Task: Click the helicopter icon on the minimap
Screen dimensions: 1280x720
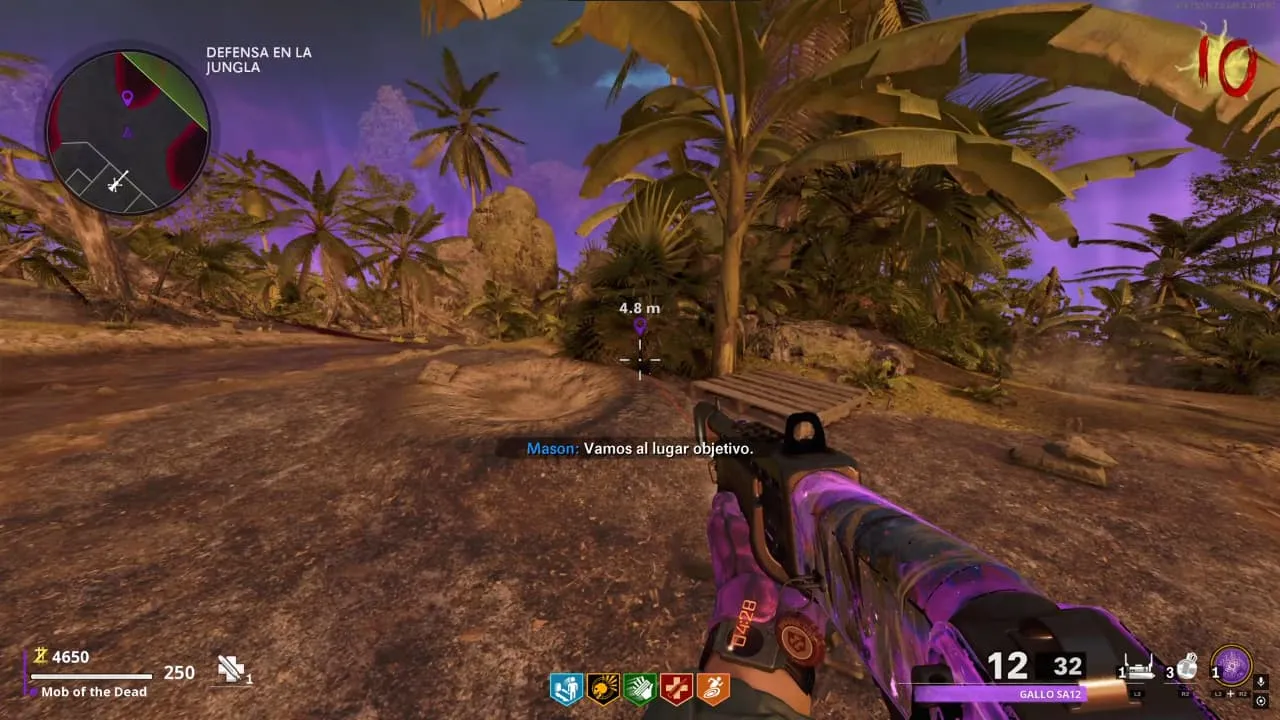Action: (x=118, y=183)
